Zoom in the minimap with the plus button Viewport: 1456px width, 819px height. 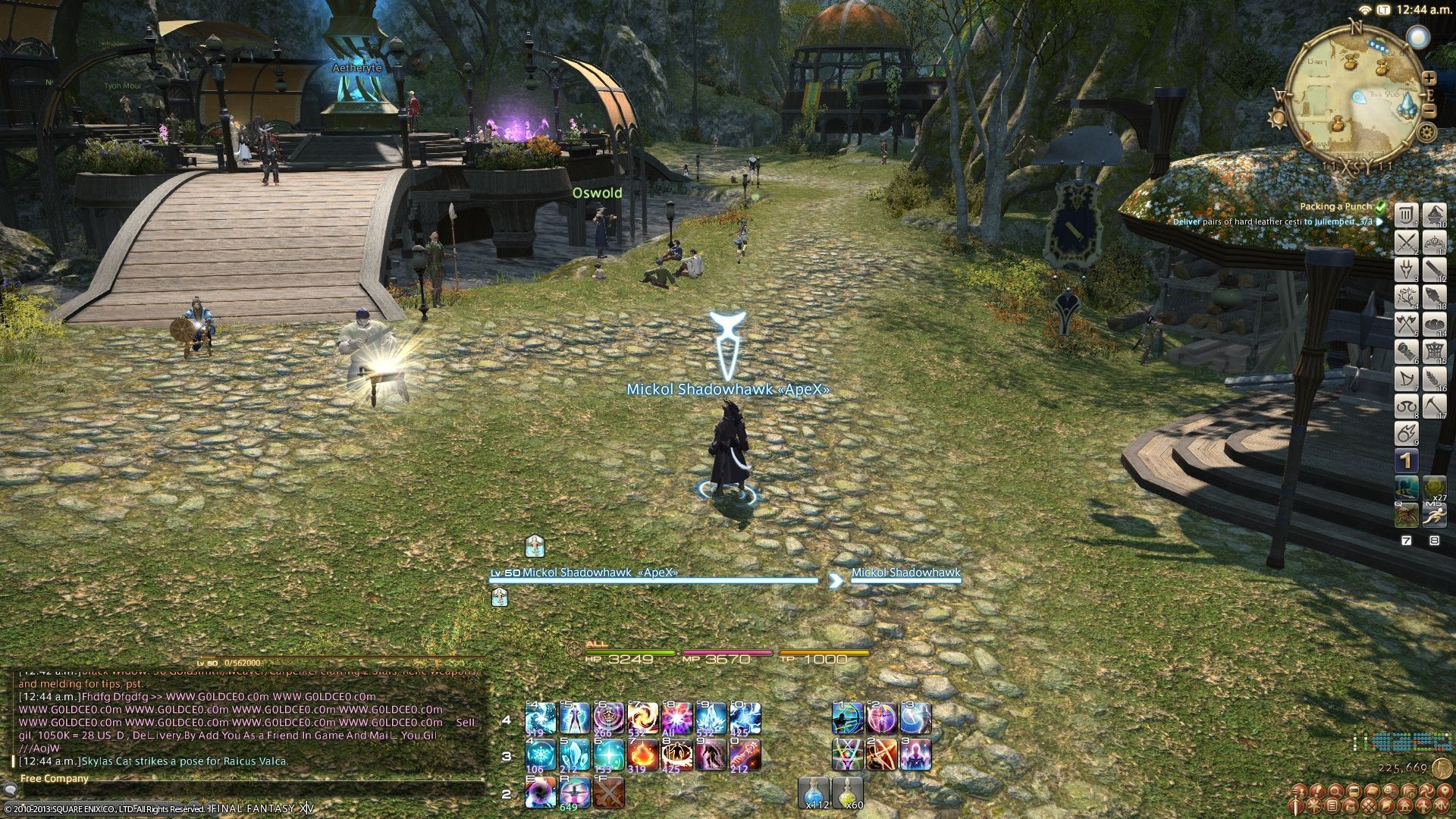click(1429, 78)
